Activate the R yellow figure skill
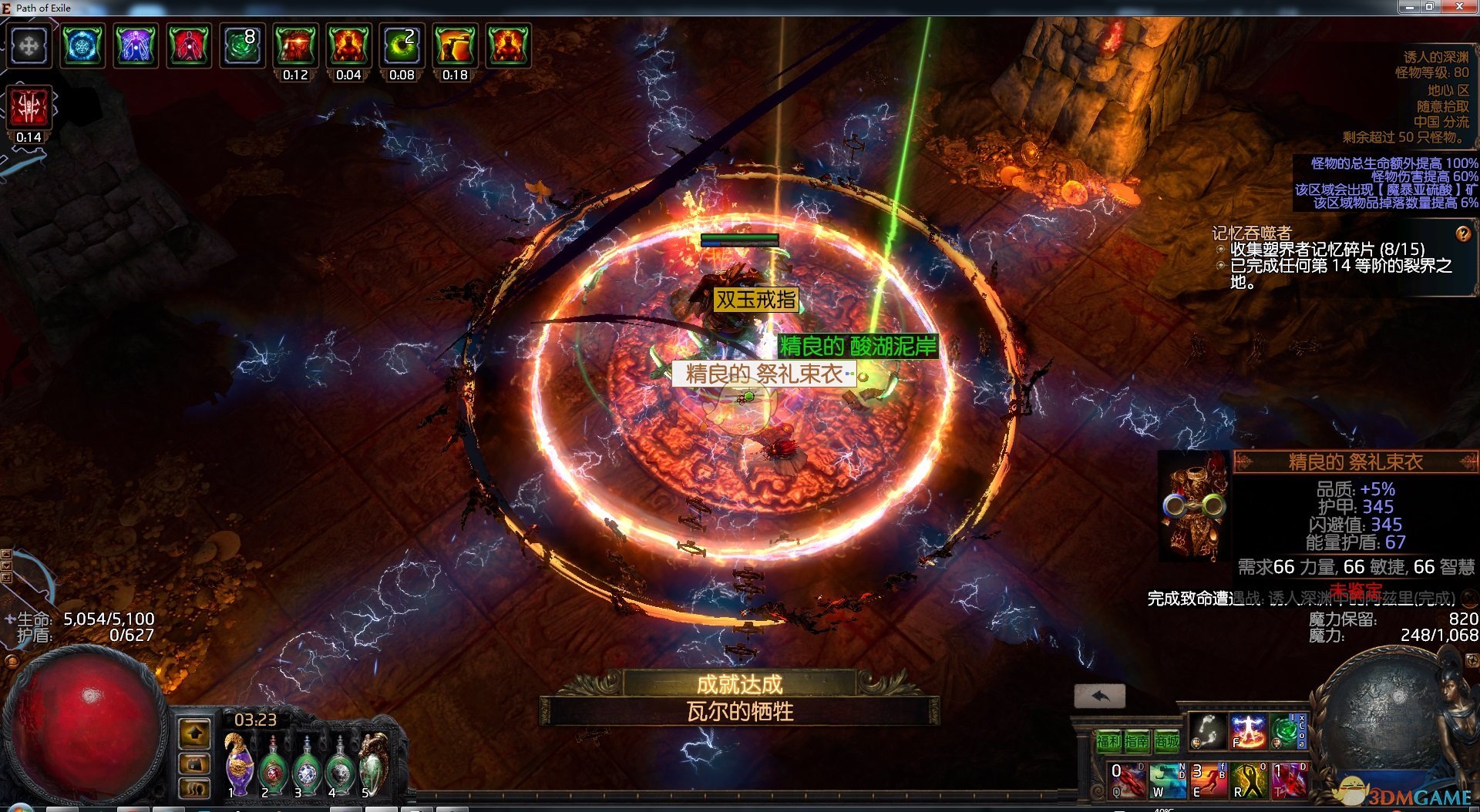 click(1249, 780)
